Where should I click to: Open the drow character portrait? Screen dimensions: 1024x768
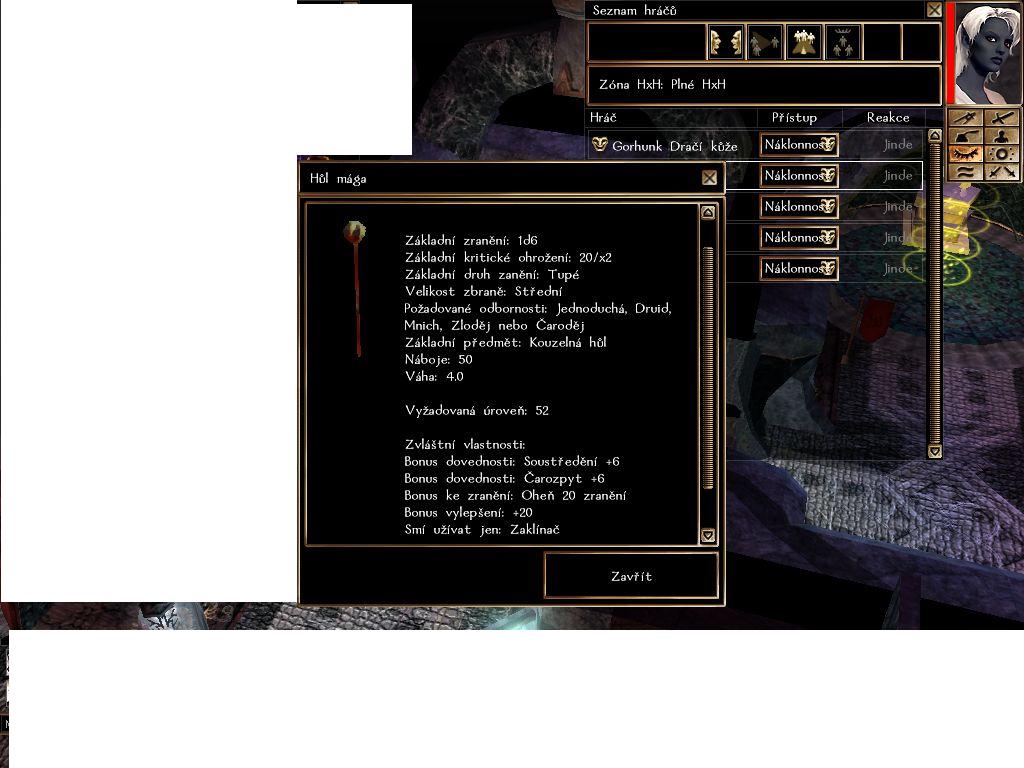tap(988, 53)
